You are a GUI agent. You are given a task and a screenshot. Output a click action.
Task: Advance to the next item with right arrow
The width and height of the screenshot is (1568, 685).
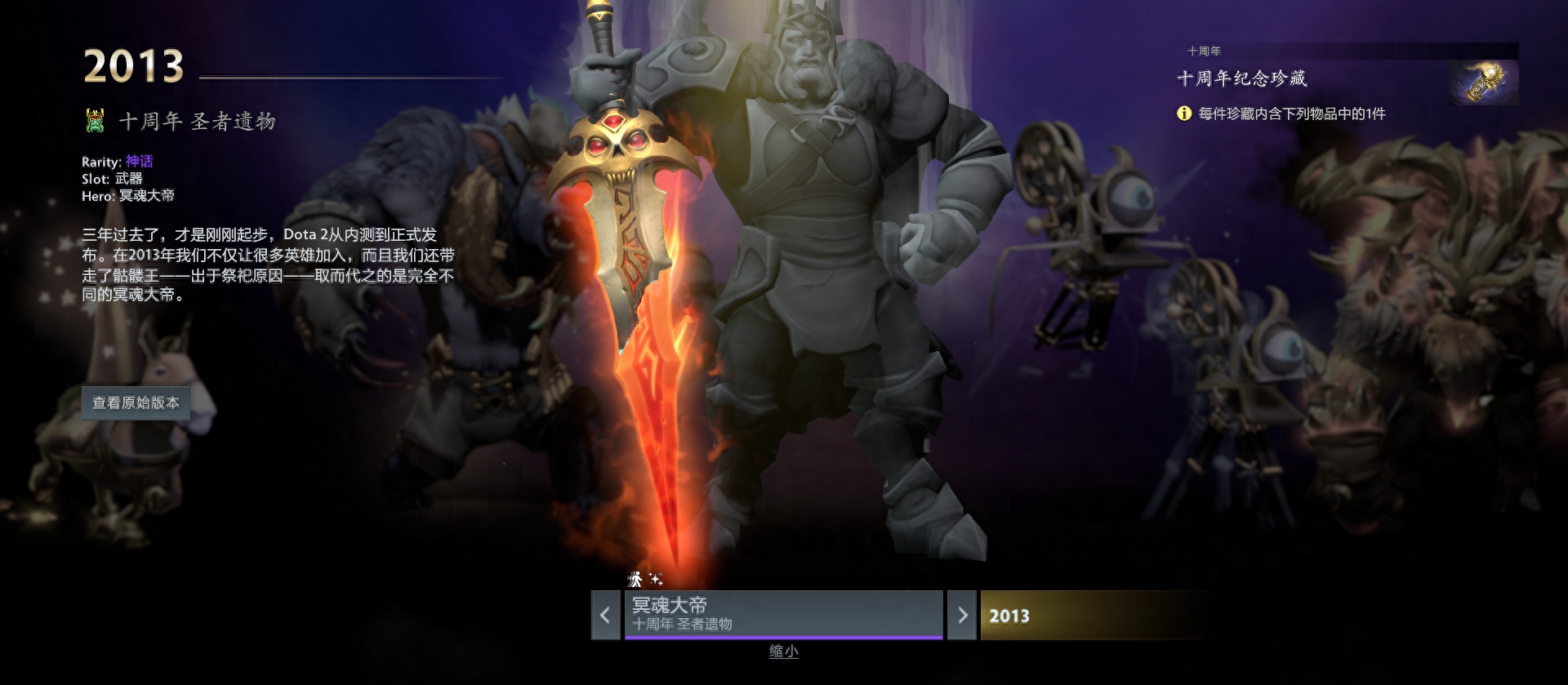(962, 616)
